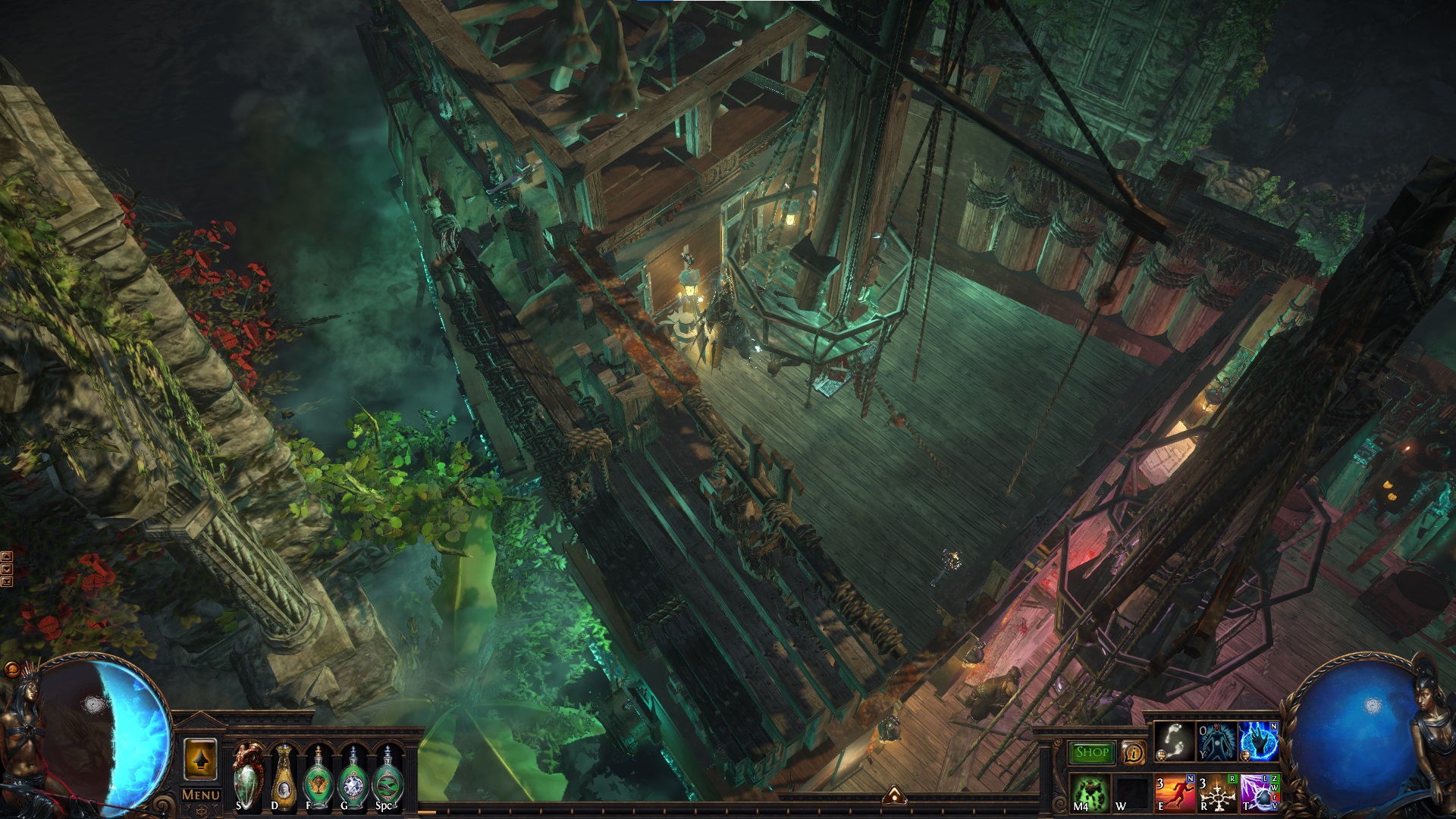Use the golden portrait flask in slot D

[x=284, y=777]
